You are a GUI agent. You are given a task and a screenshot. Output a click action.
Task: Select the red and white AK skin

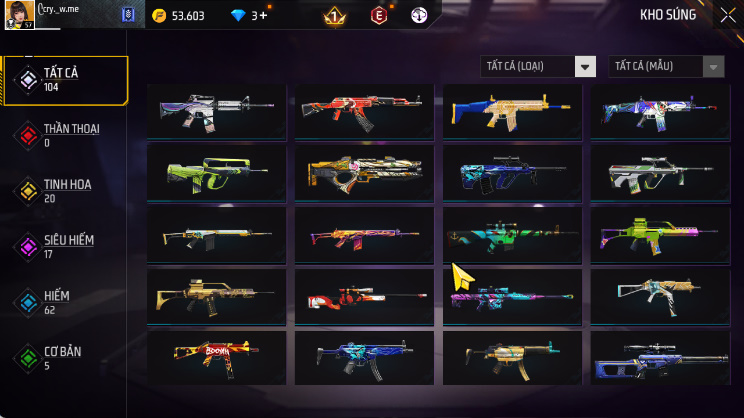(x=364, y=110)
